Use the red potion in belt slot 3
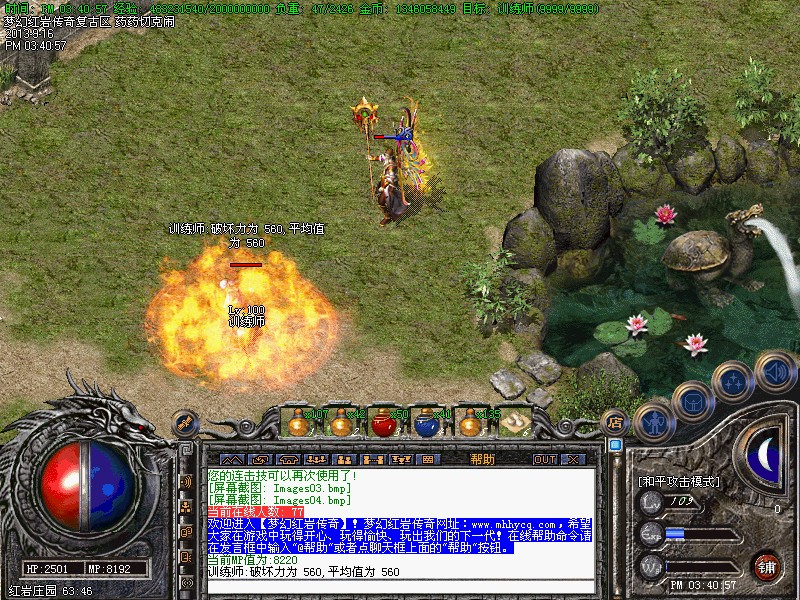Screen dimensions: 800x600 coord(383,423)
